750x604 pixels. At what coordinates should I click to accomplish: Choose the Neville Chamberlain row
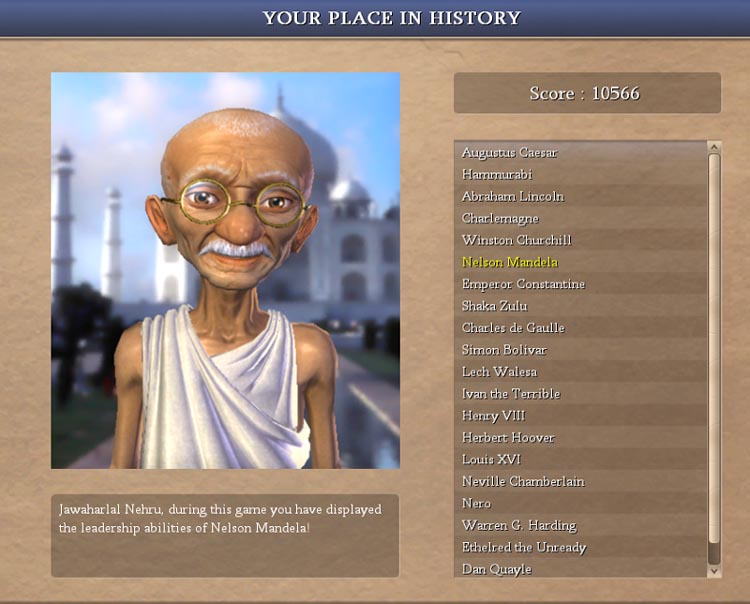point(523,482)
